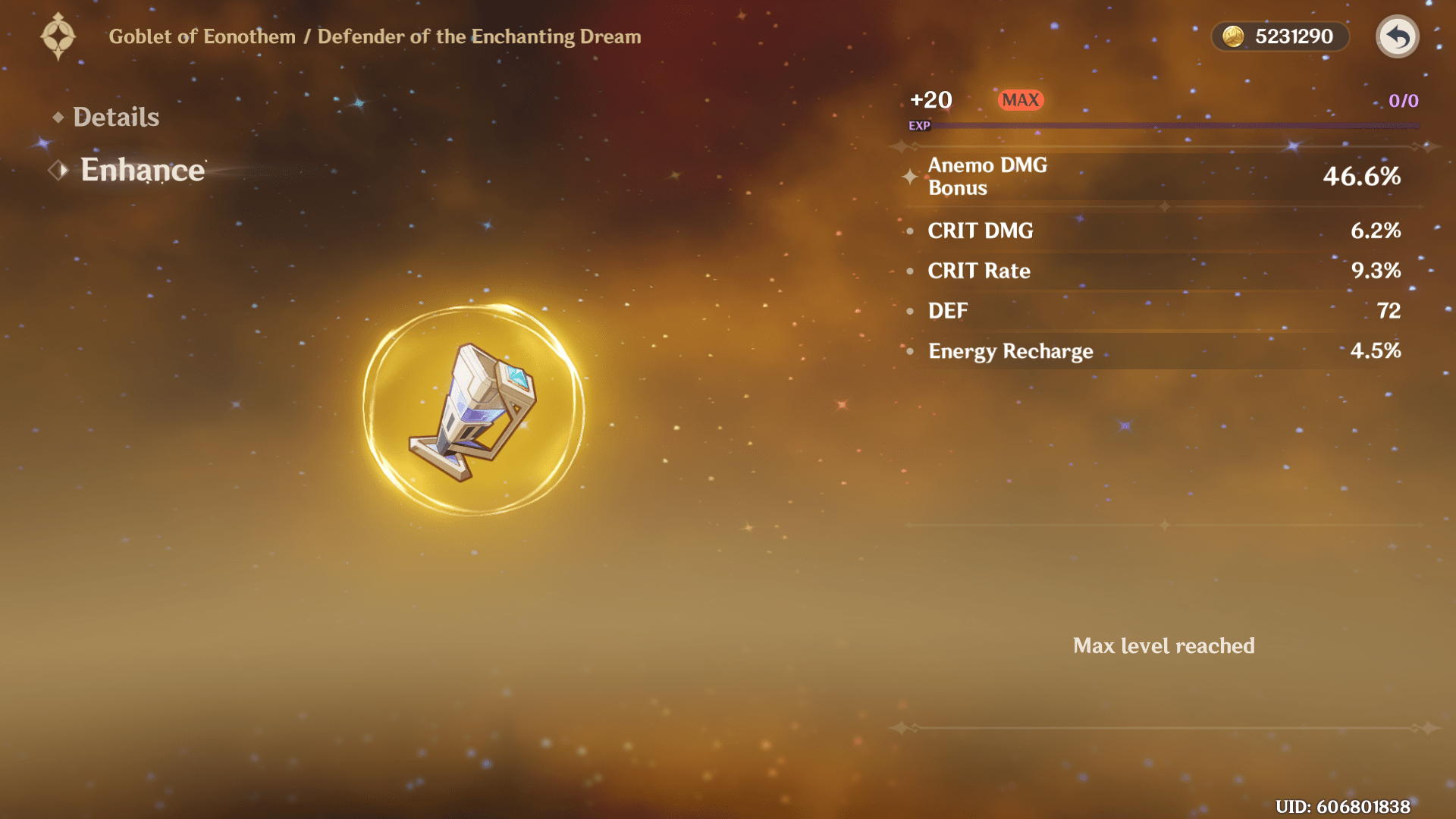This screenshot has width=1456, height=819.
Task: Go back using the return arrow button
Action: tap(1397, 36)
